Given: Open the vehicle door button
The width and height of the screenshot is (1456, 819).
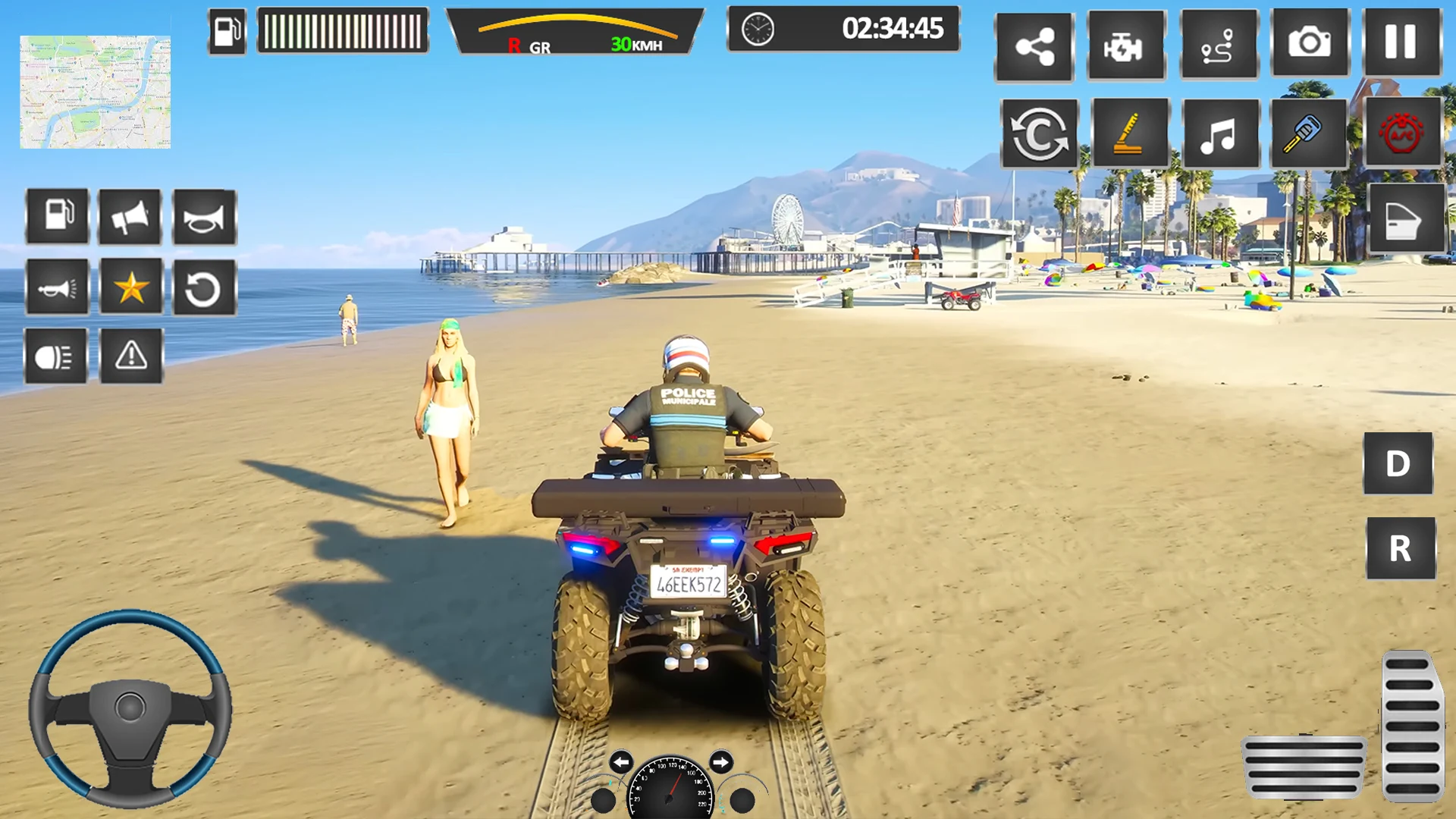Looking at the screenshot, I should [x=1405, y=218].
